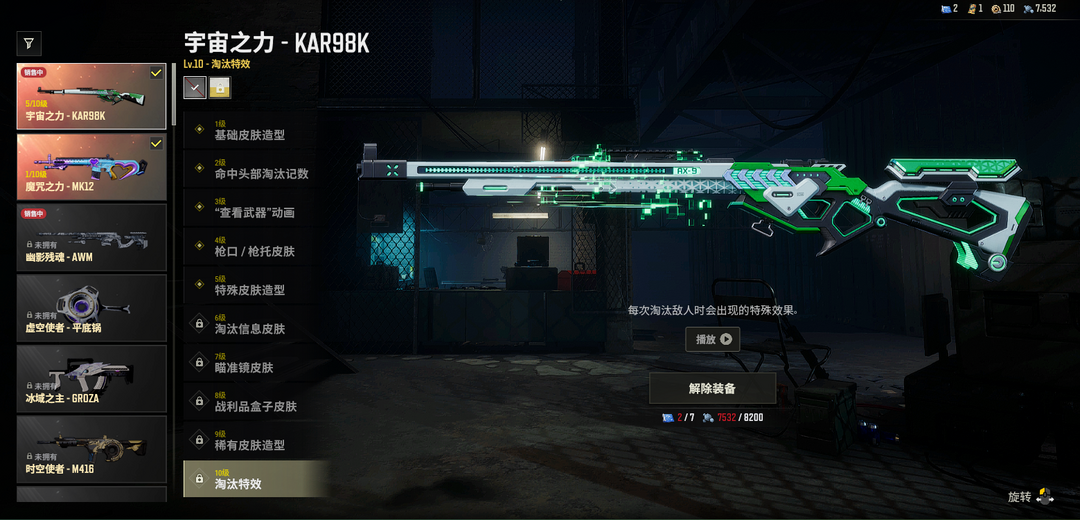Choose the 幽影残魂 - AWM skin
This screenshot has width=1080, height=520.
[x=91, y=237]
